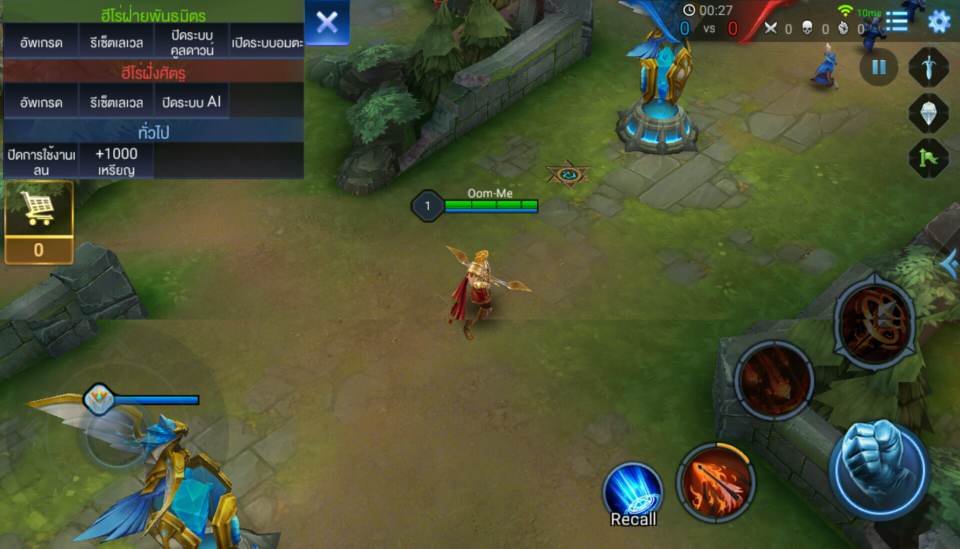Image resolution: width=960 pixels, height=549 pixels.
Task: Click อัพเกรด under the red enemy heroes header
Action: pos(40,102)
